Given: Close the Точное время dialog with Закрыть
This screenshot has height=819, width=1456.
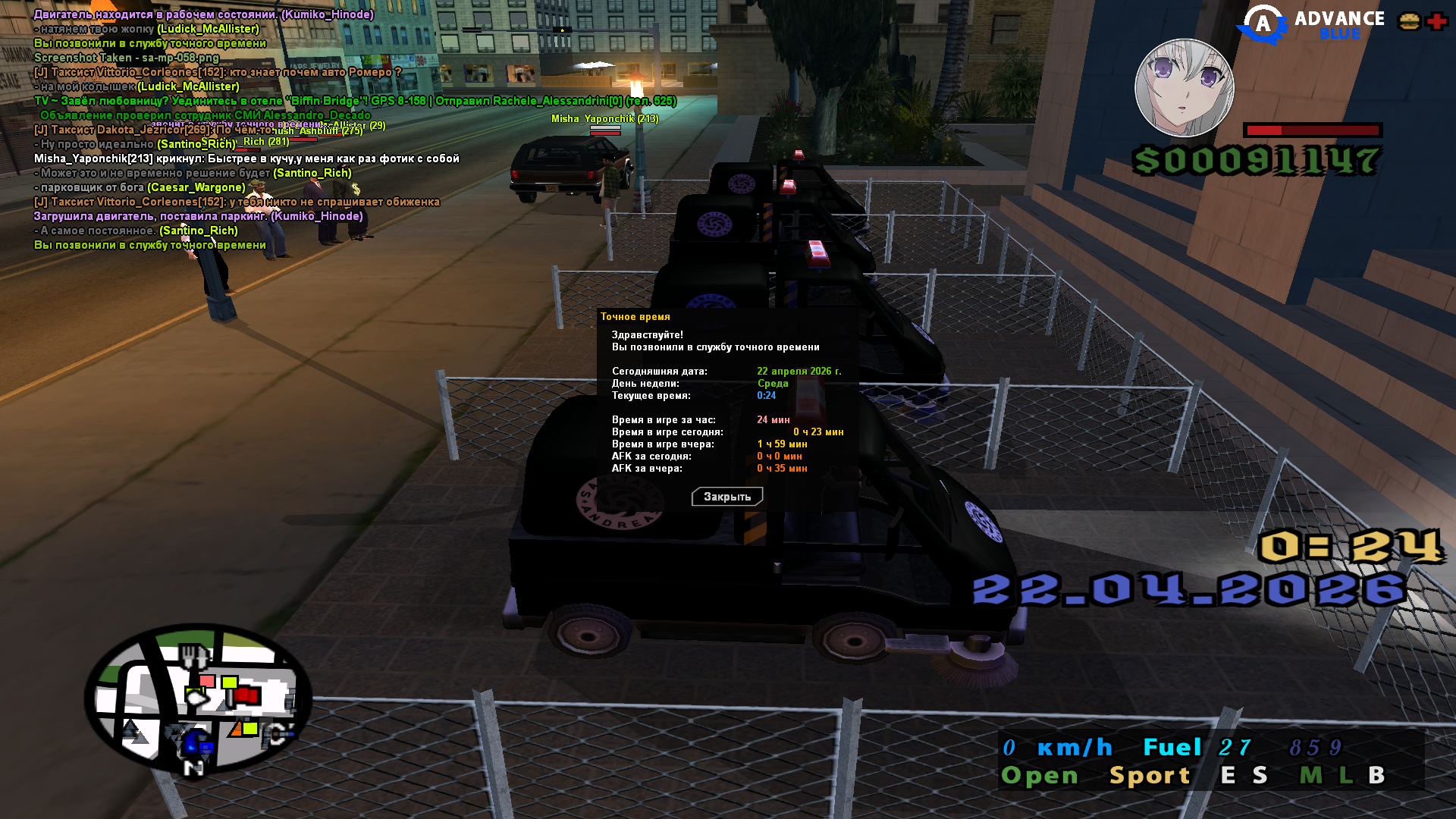Looking at the screenshot, I should pos(726,497).
